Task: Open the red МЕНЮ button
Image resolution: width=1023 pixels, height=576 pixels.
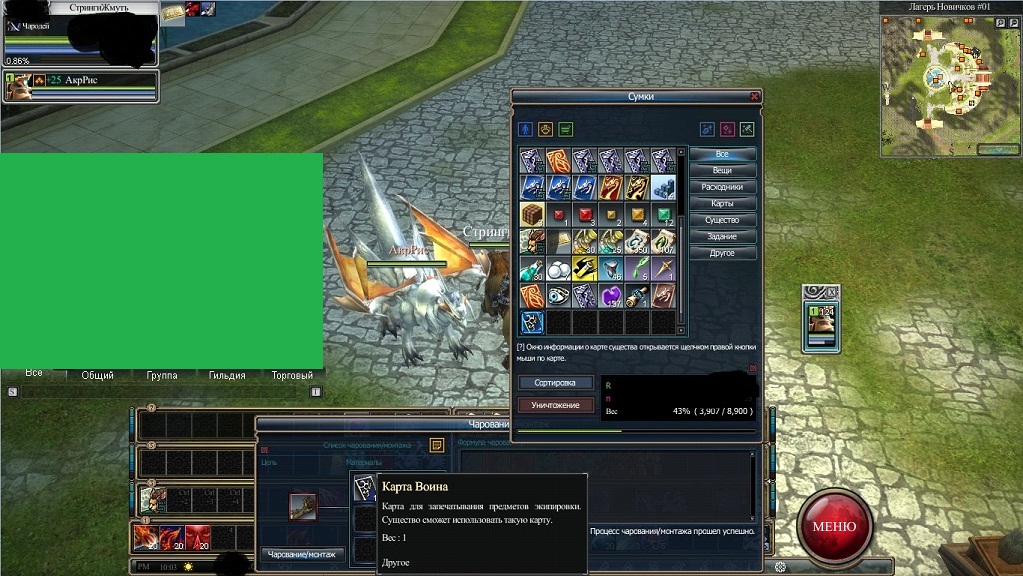Action: click(x=834, y=526)
